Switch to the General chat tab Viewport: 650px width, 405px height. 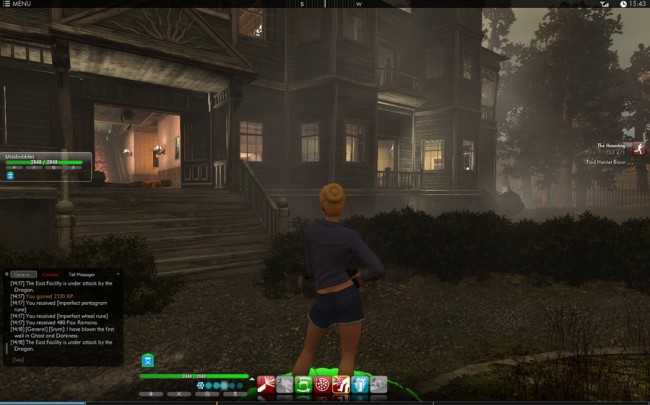(21, 273)
